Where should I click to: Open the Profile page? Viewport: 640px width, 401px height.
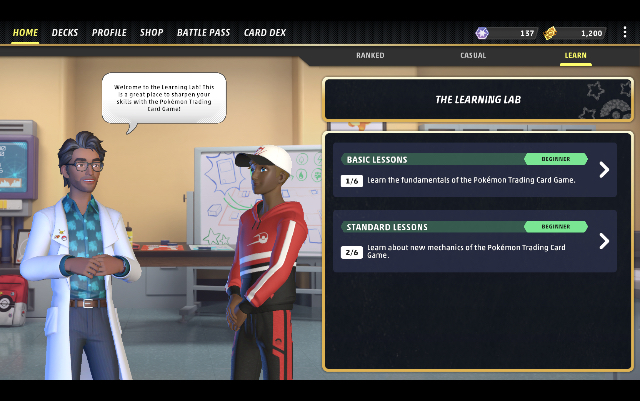109,33
